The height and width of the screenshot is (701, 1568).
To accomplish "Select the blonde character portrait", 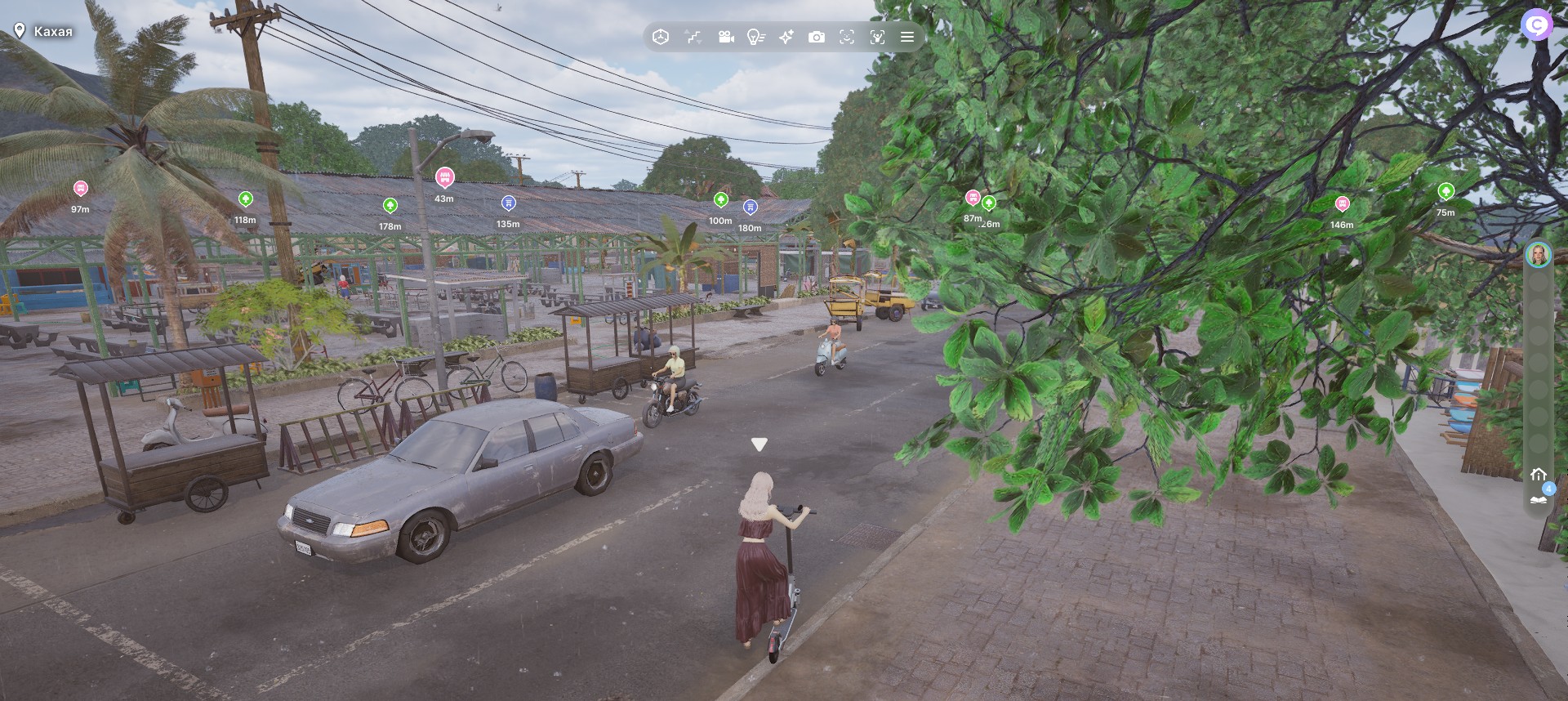I will [1538, 255].
